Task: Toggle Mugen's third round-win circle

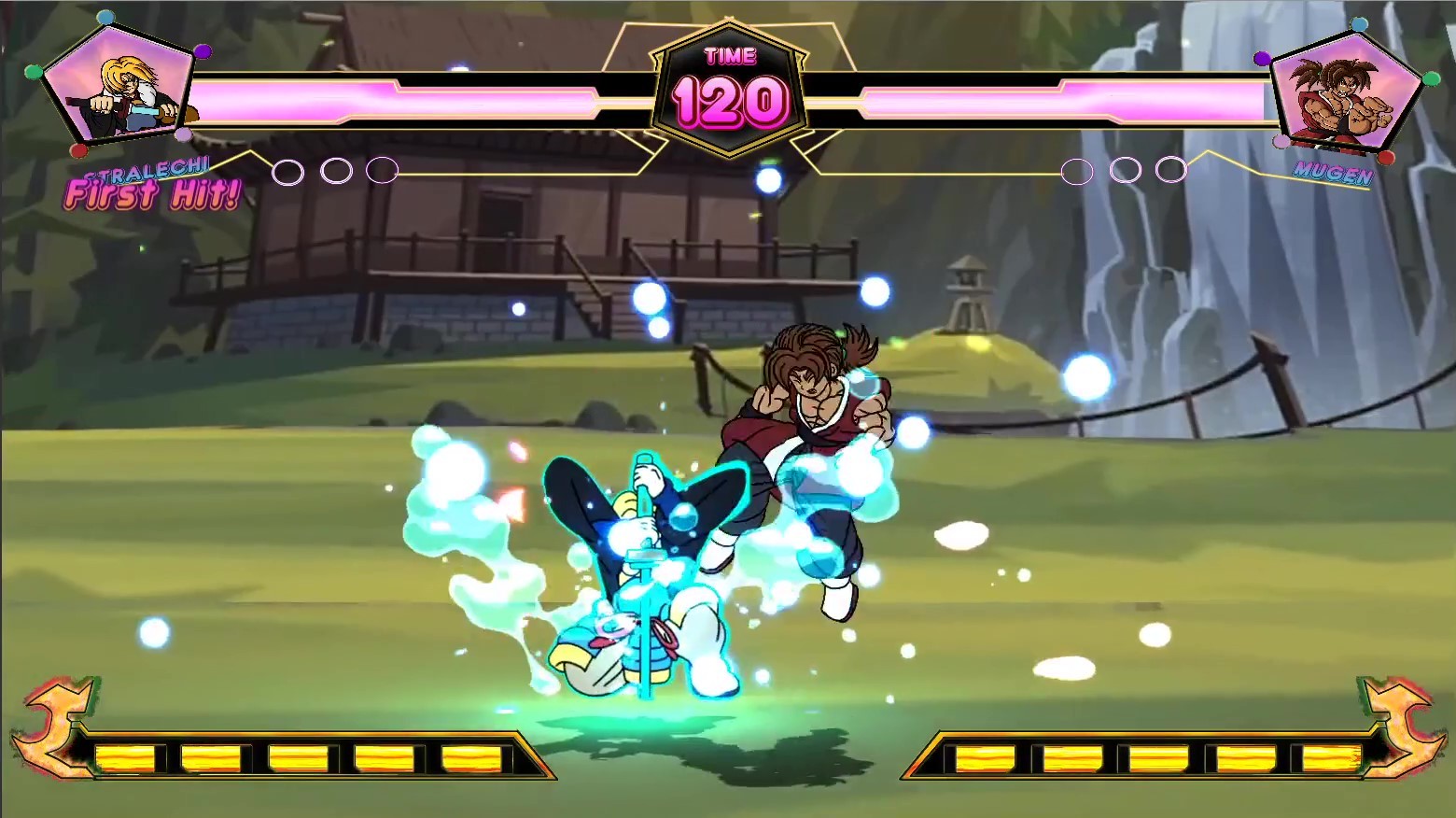Action: pyautogui.click(x=1169, y=171)
